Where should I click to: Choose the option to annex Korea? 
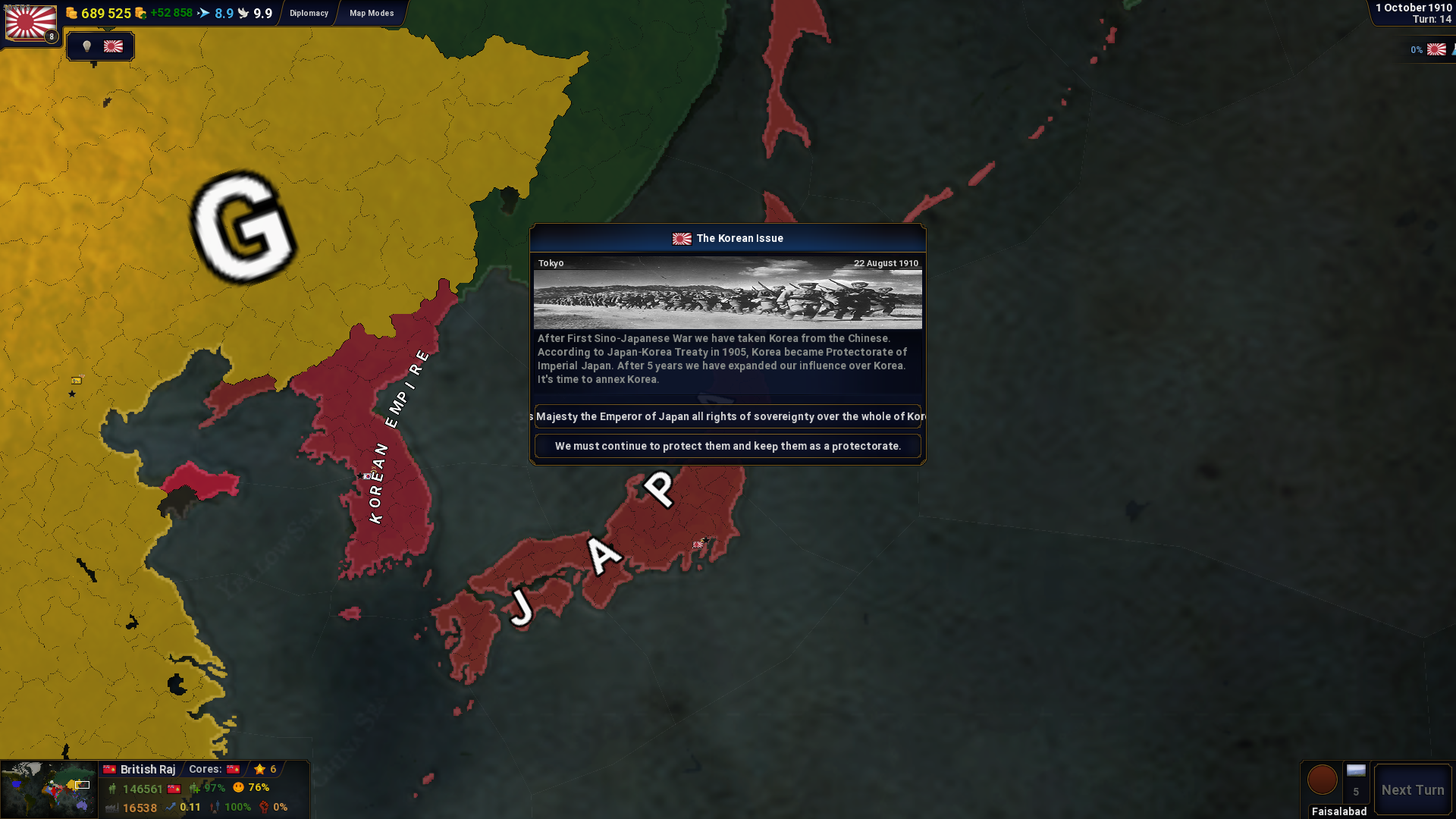click(728, 416)
